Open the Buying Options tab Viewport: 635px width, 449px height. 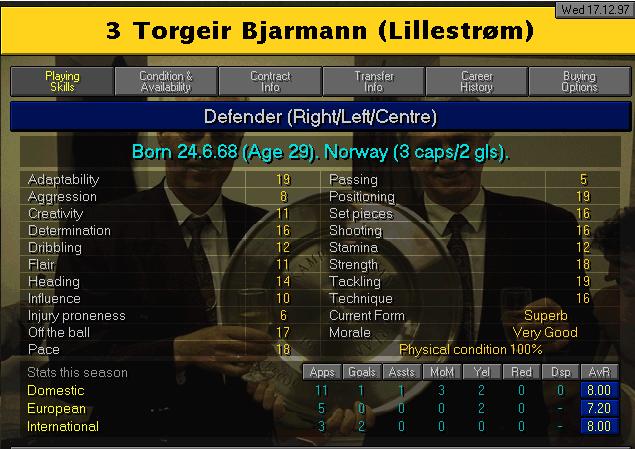[x=580, y=82]
